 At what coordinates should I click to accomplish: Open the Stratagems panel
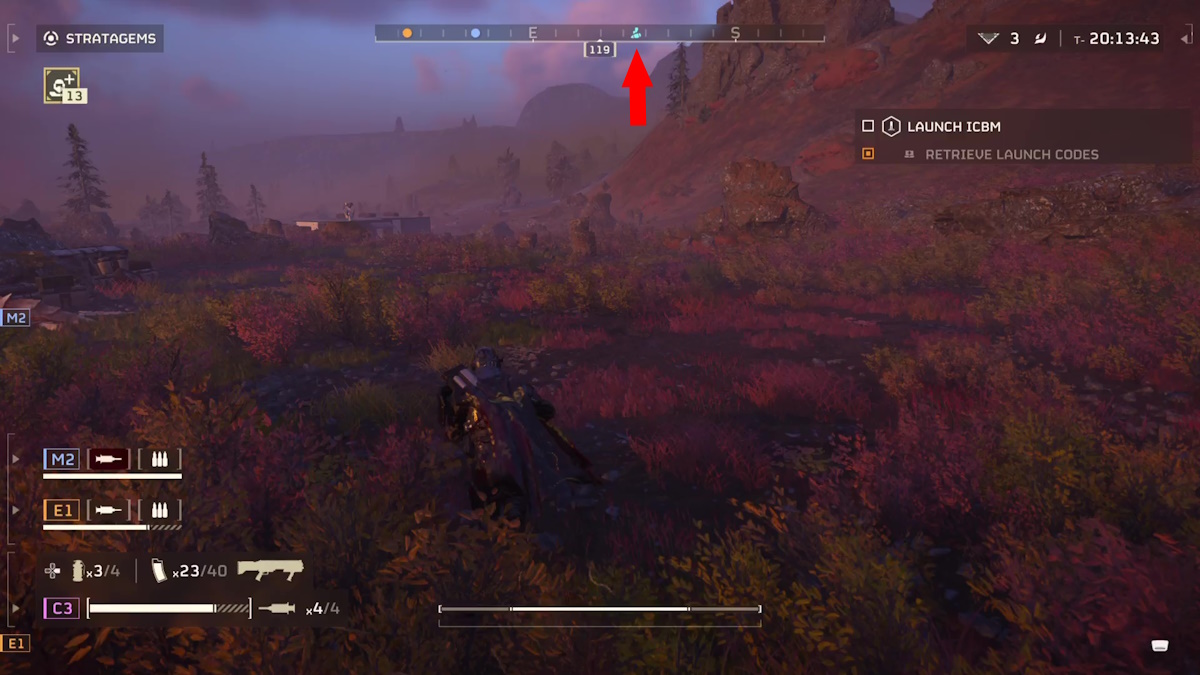[x=100, y=39]
